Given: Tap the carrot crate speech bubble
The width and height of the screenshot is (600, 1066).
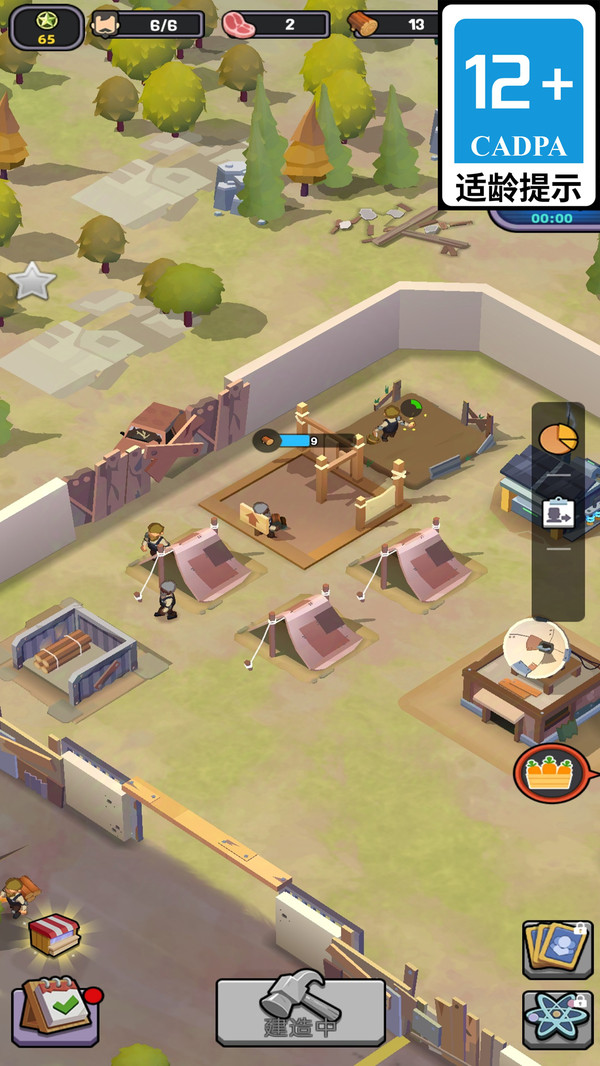Looking at the screenshot, I should [551, 773].
